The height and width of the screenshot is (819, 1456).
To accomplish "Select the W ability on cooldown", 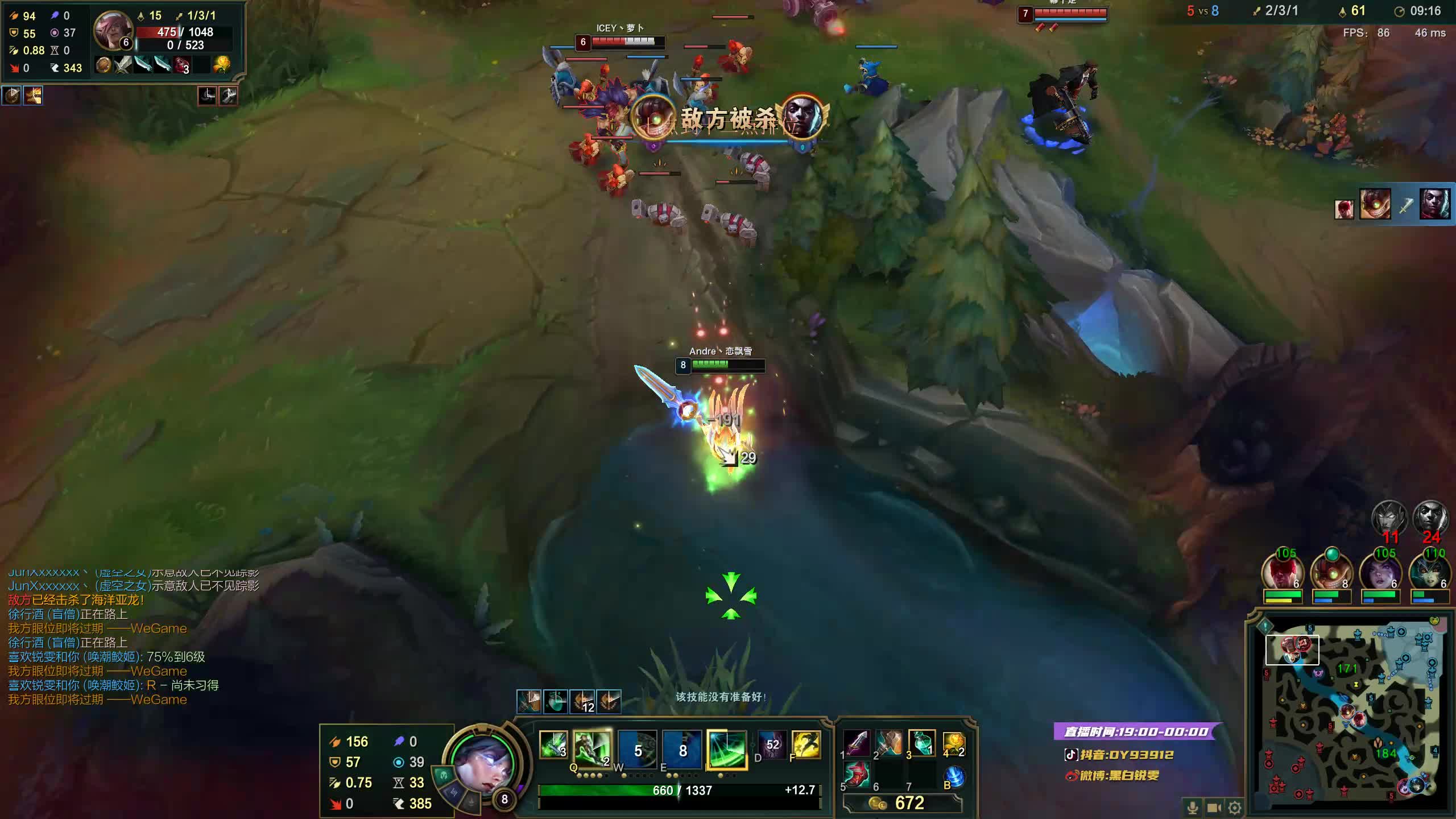I will (x=637, y=750).
